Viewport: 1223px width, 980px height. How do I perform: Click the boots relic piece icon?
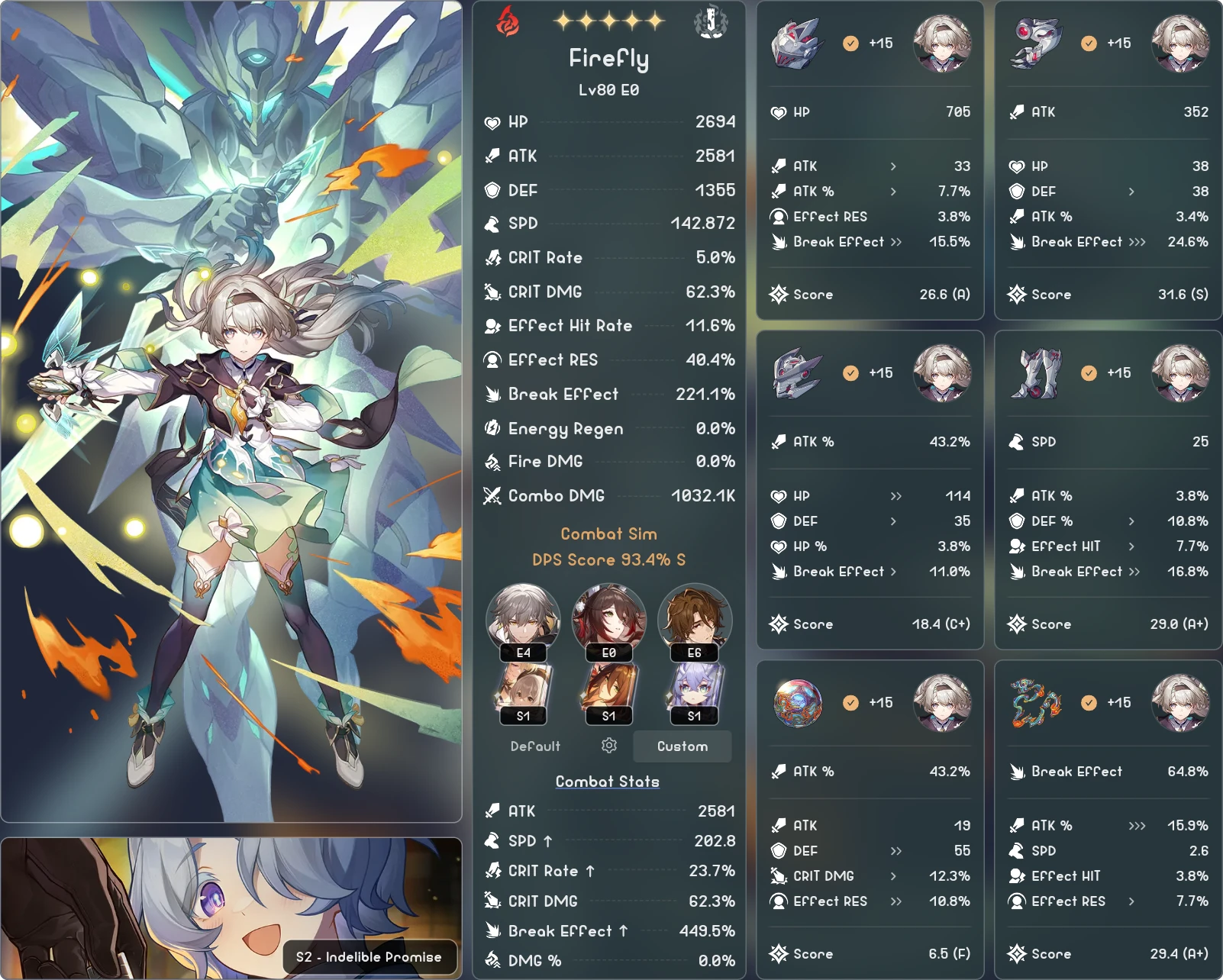point(1038,374)
